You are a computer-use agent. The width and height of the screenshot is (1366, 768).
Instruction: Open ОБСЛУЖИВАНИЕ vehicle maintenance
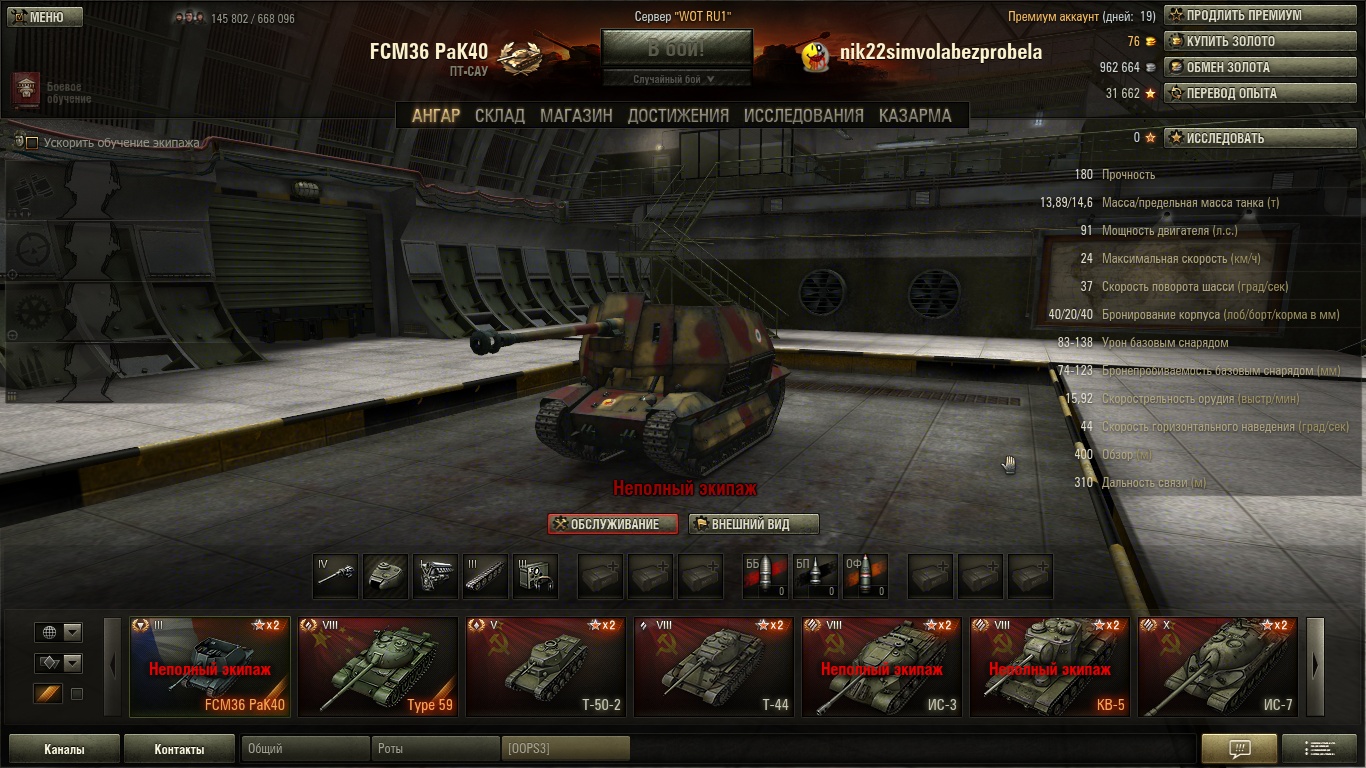(613, 524)
